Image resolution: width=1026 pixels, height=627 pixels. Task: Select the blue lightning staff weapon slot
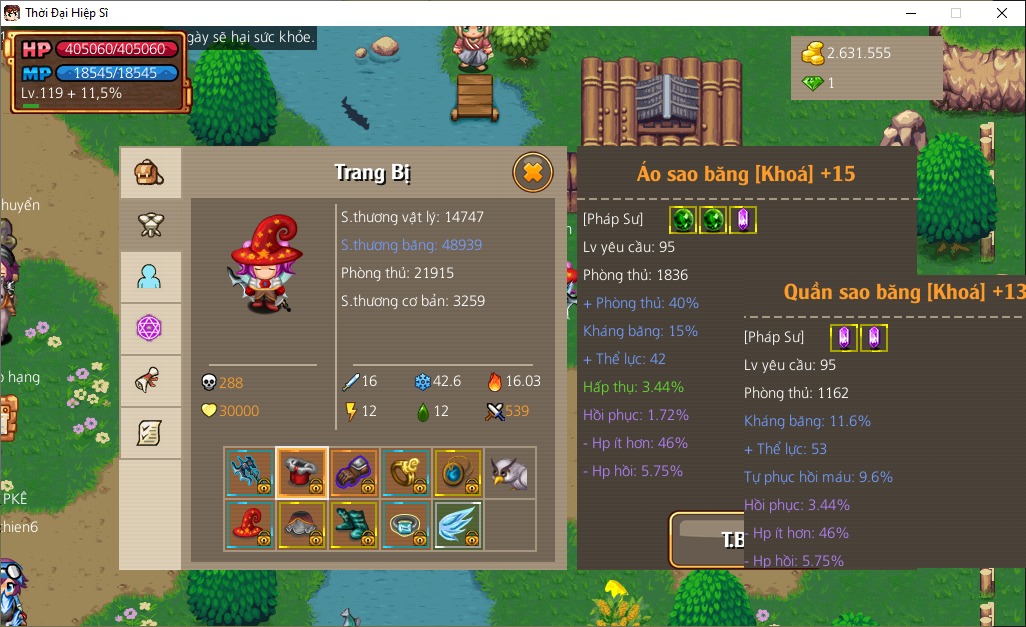(249, 472)
